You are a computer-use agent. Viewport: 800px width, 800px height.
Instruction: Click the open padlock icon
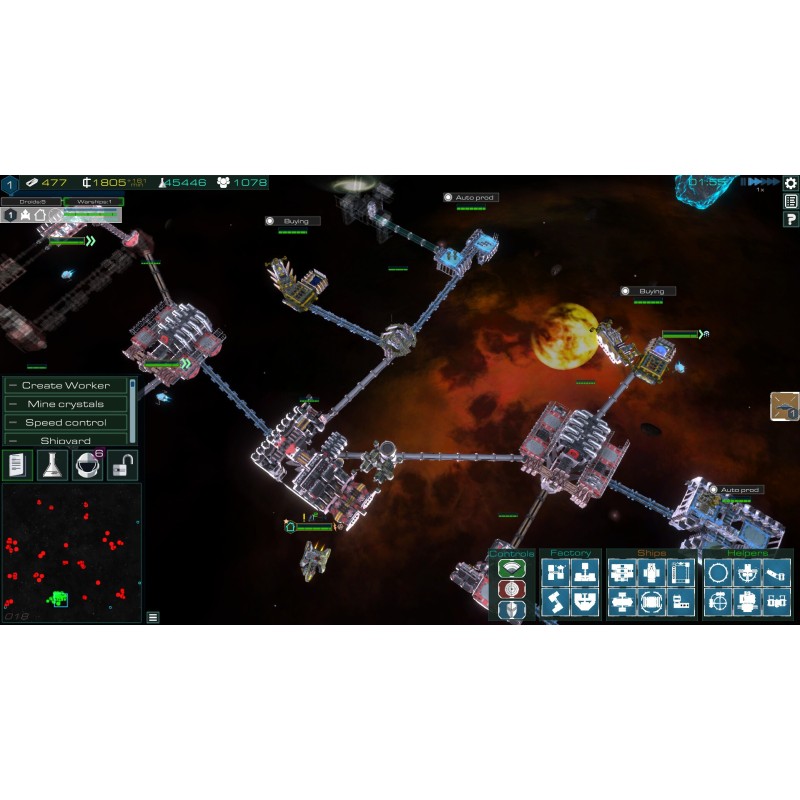(x=123, y=464)
